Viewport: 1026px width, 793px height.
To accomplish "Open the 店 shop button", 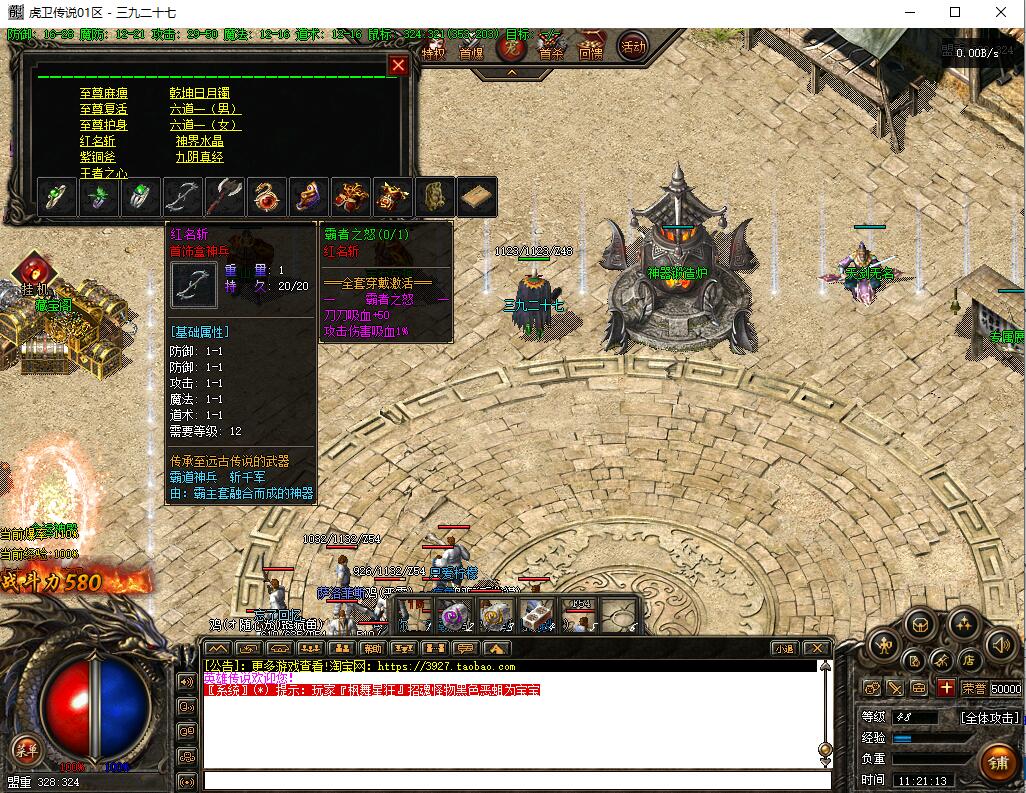I will click(969, 660).
